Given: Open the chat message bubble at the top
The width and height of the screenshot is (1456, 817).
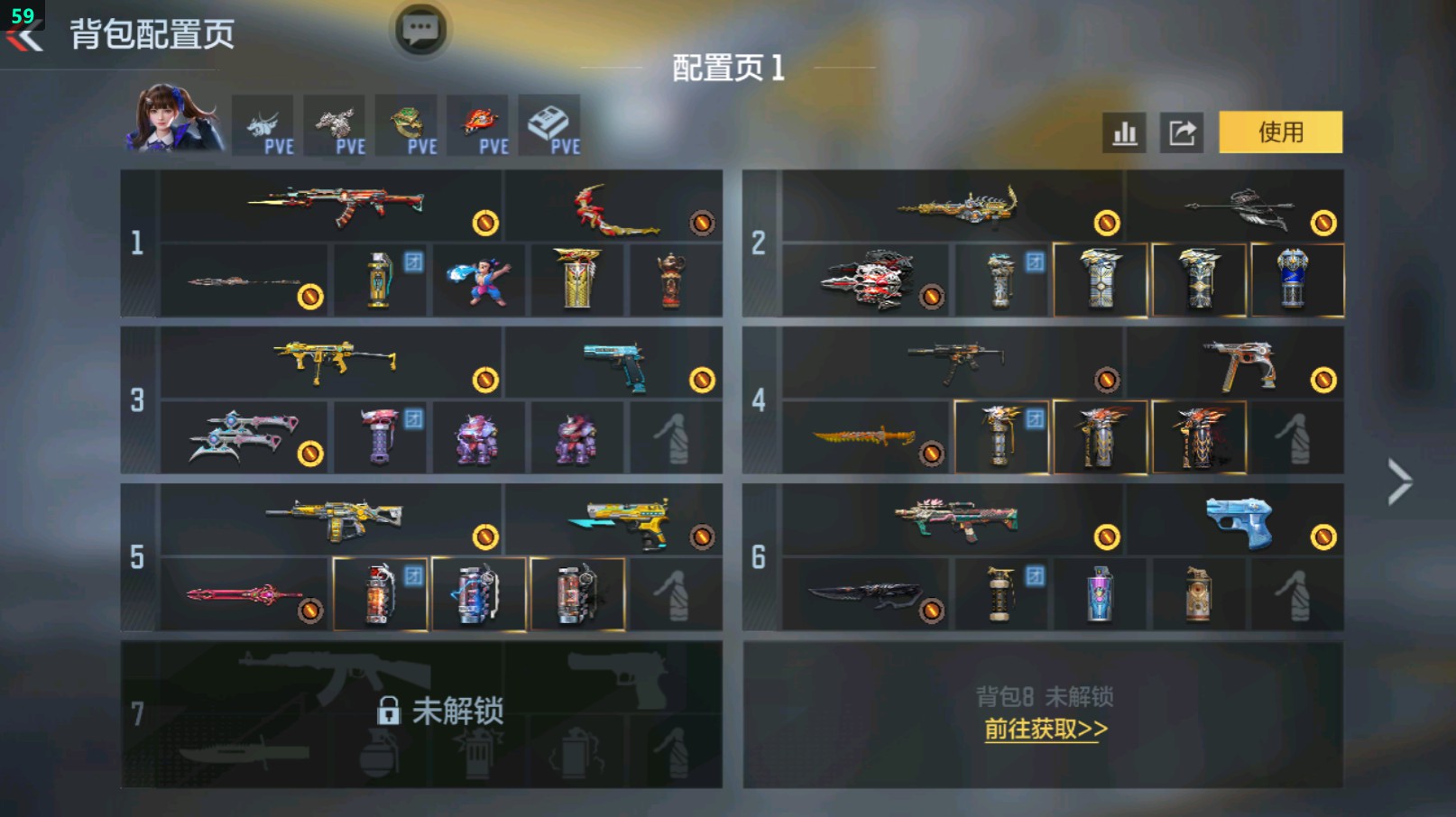Looking at the screenshot, I should [x=419, y=29].
